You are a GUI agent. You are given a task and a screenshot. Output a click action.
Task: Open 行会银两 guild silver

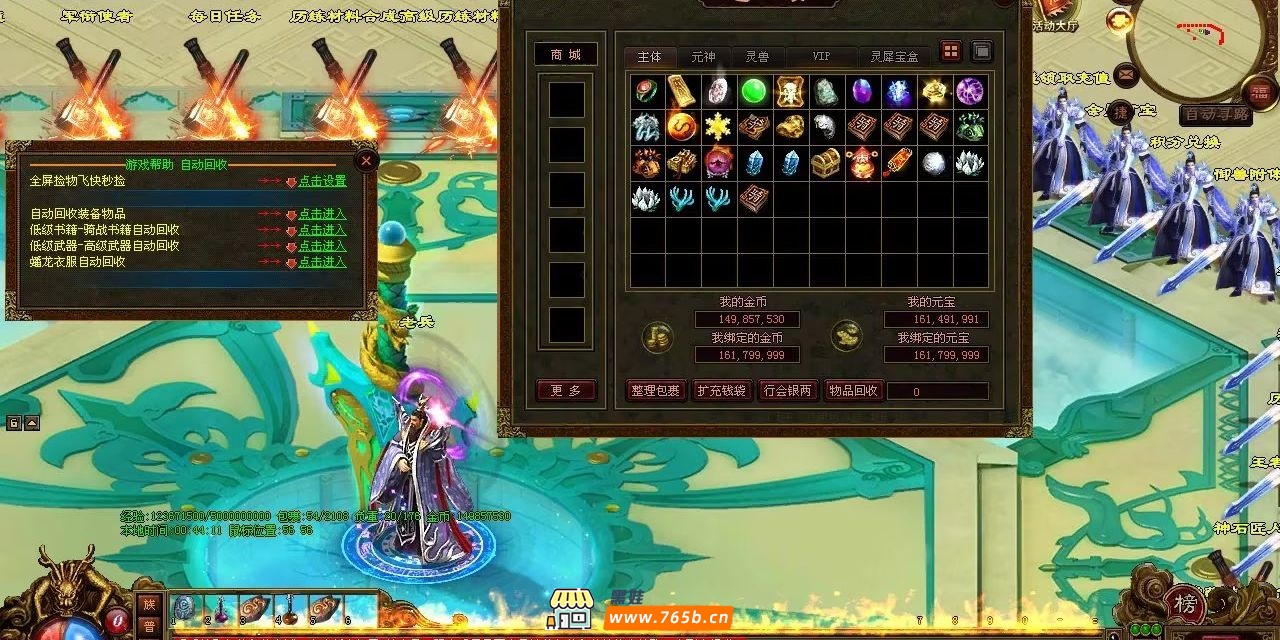(787, 391)
